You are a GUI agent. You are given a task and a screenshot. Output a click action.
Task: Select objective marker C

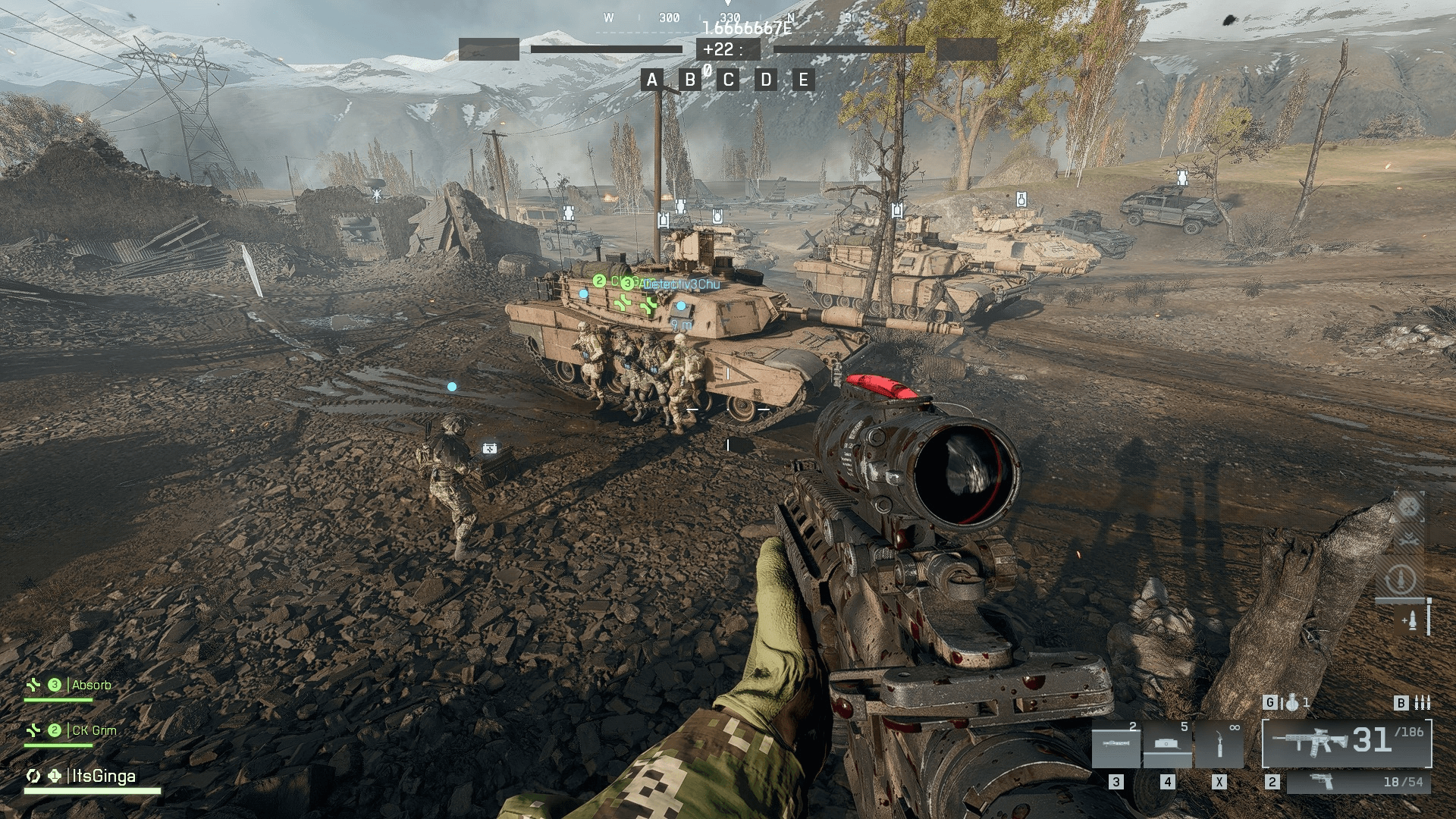[x=728, y=80]
